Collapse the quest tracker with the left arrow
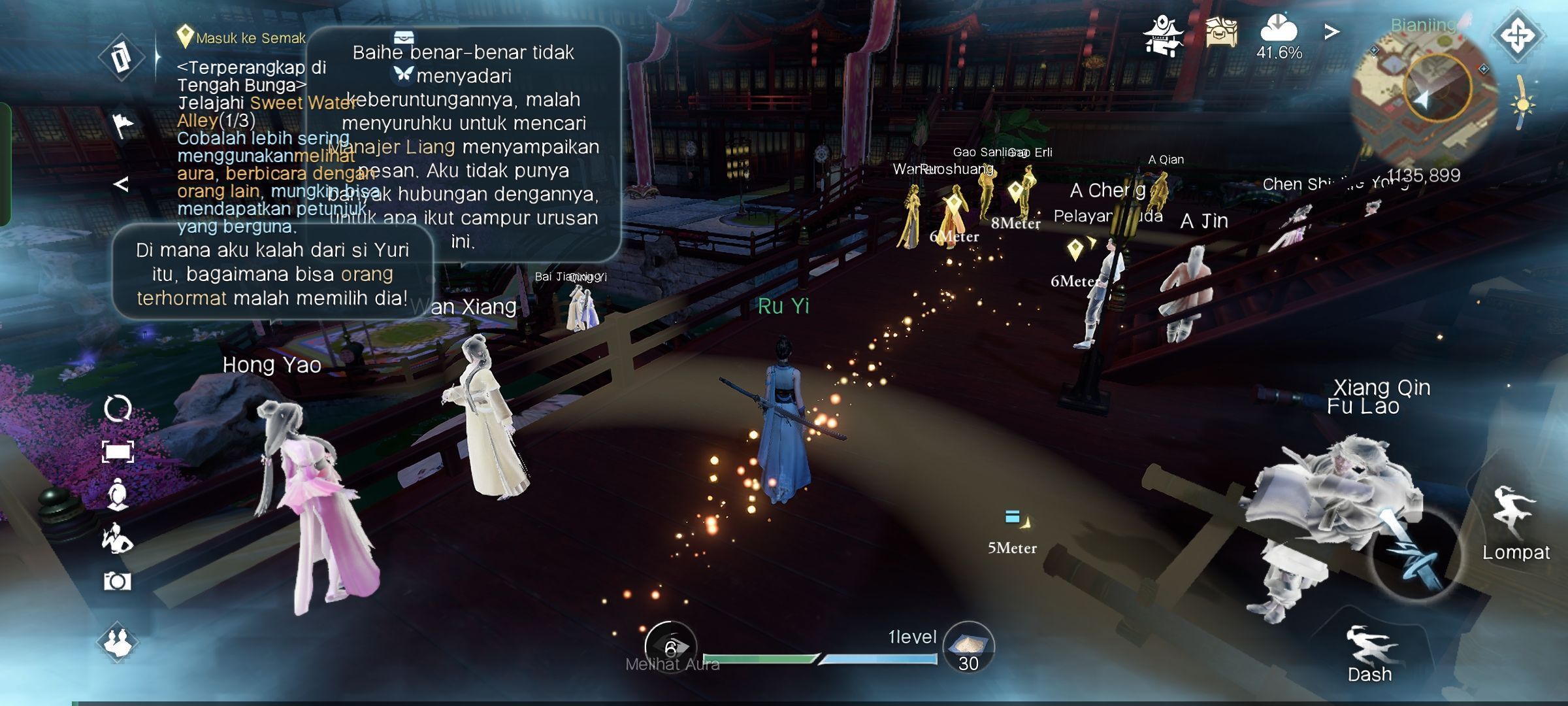 point(121,184)
